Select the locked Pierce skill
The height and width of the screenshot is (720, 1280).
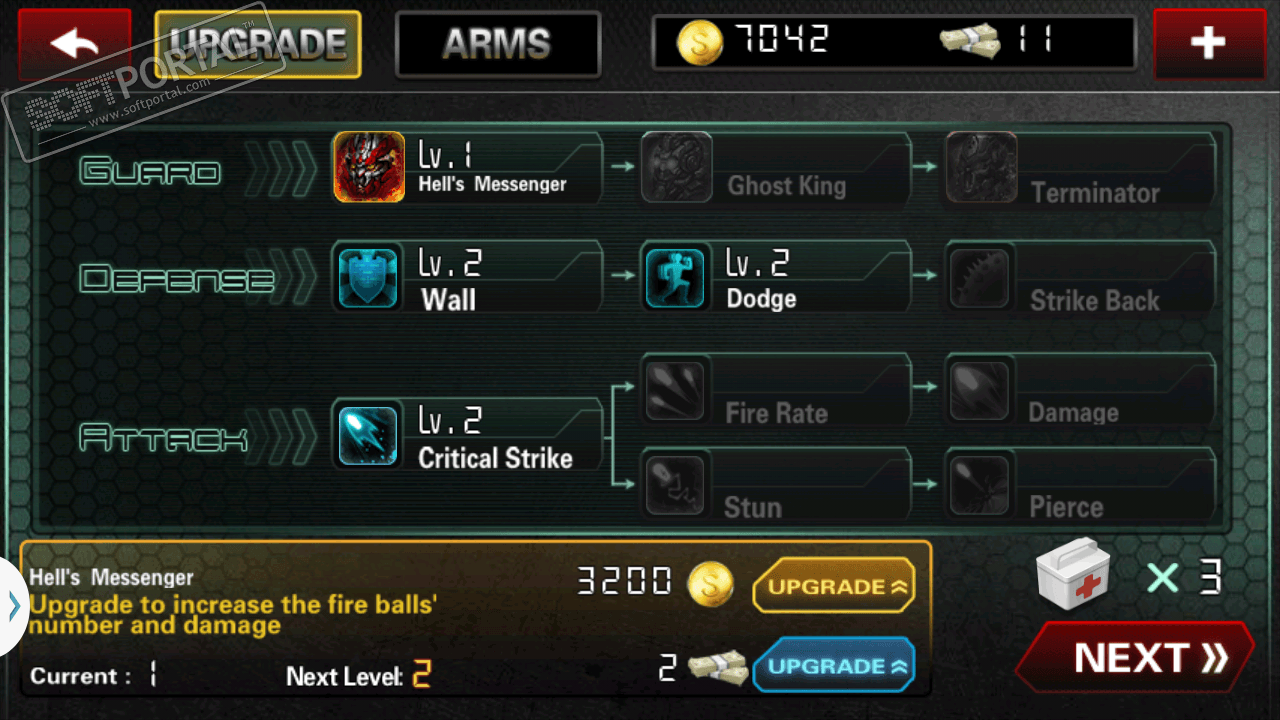1080,484
